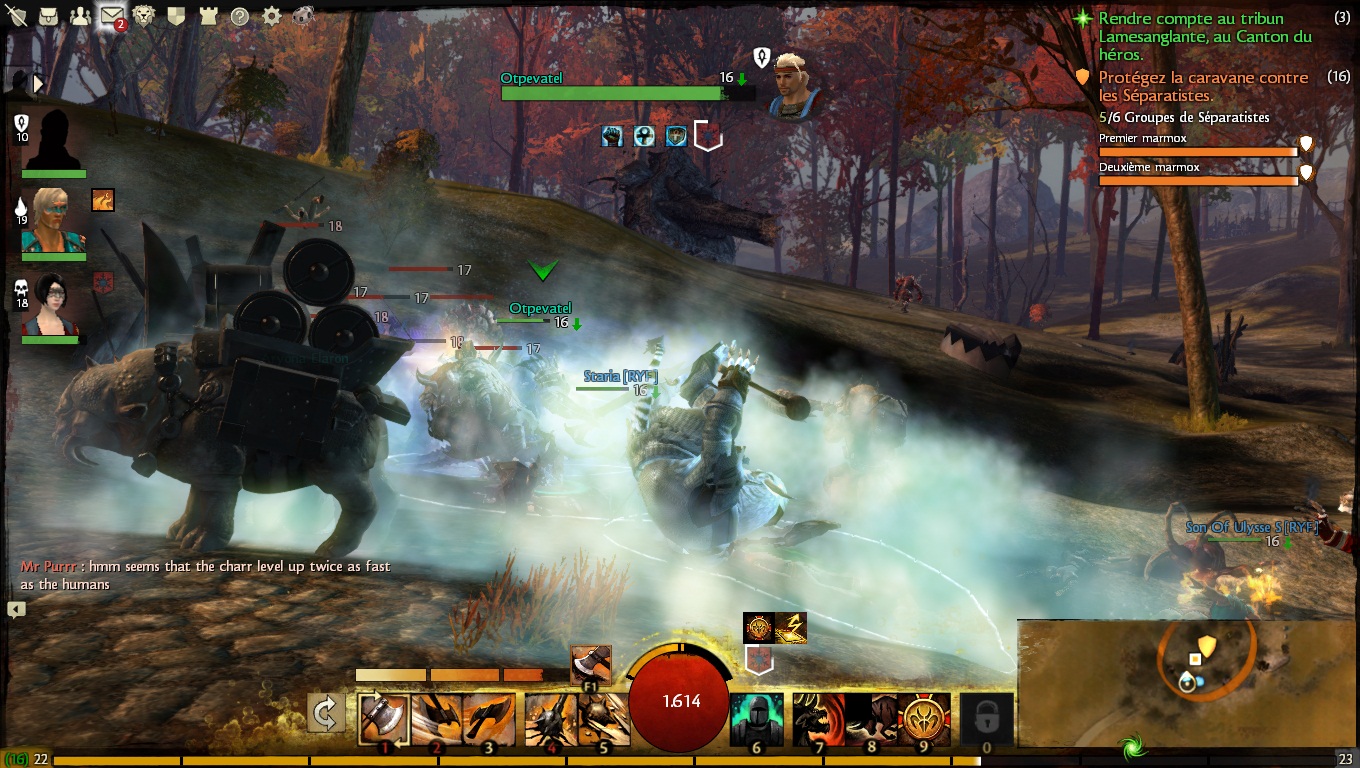Image resolution: width=1360 pixels, height=768 pixels.
Task: Open the contacts and party icon
Action: tap(80, 16)
